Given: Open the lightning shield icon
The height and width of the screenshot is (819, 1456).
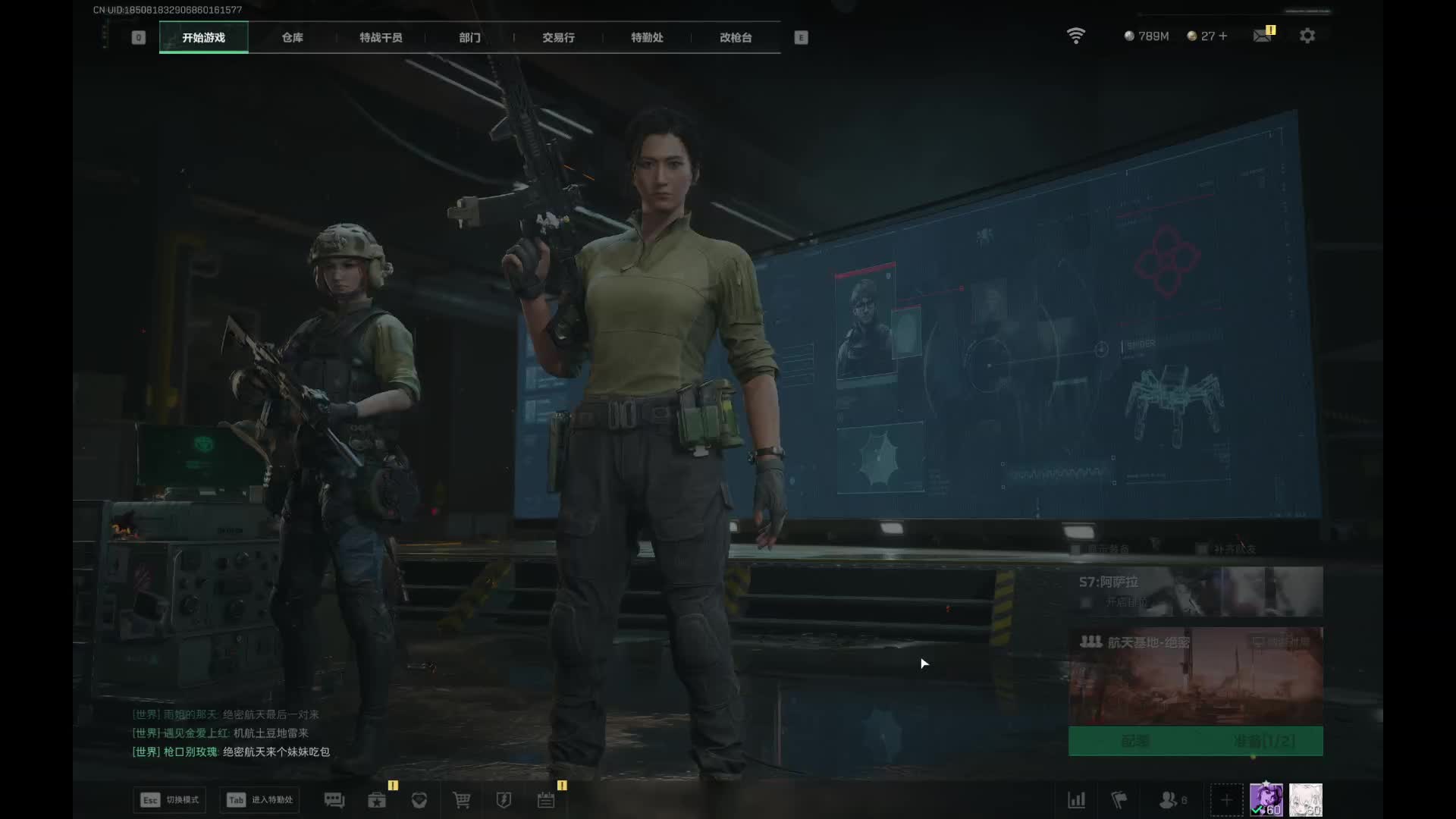Looking at the screenshot, I should tap(504, 800).
